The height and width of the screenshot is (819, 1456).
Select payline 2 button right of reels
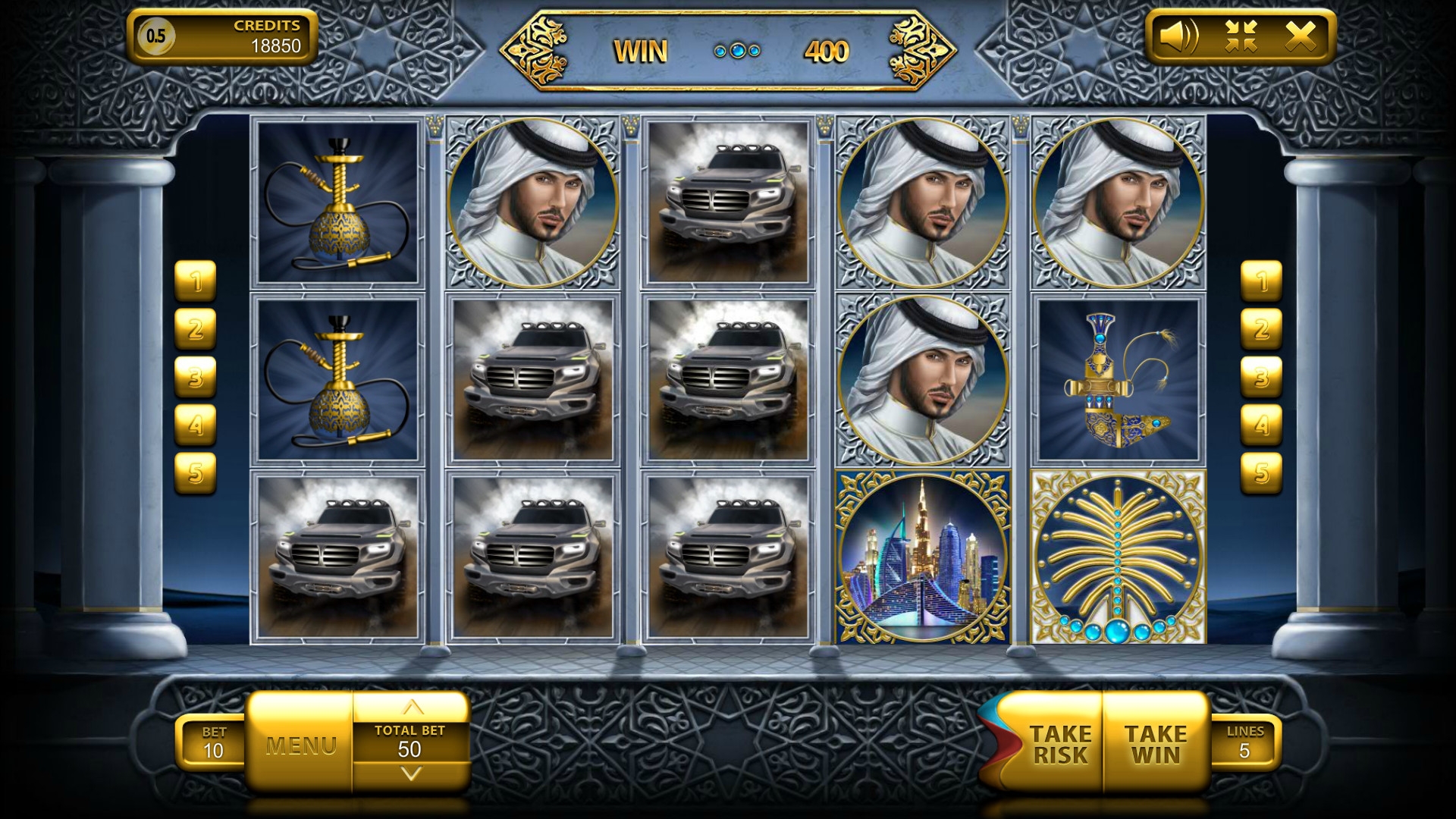pyautogui.click(x=1260, y=329)
